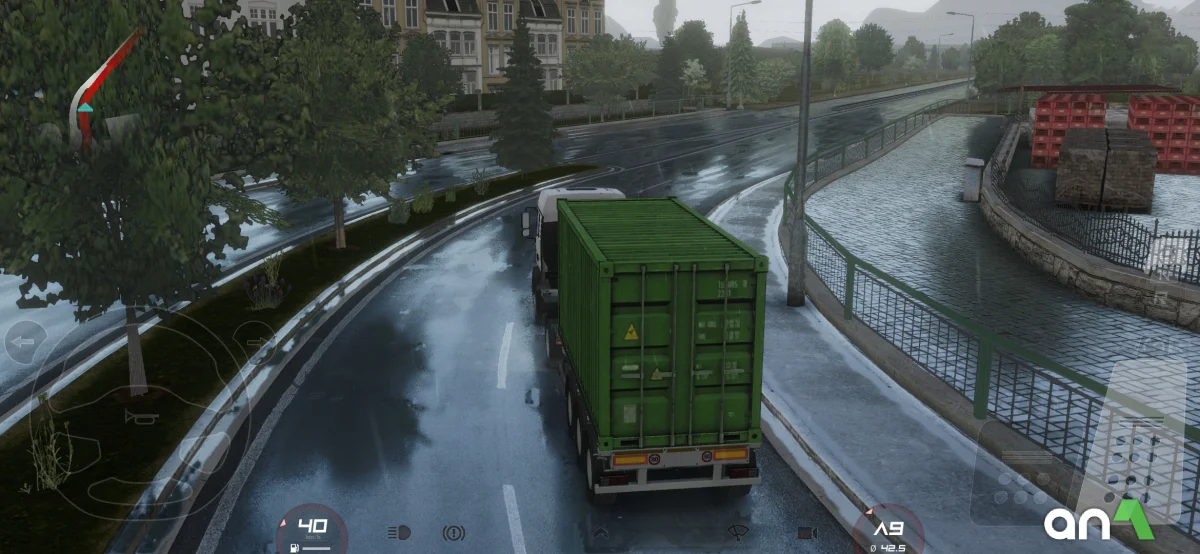This screenshot has height=554, width=1200.
Task: Turn on the windshield wipers
Action: pos(739,532)
